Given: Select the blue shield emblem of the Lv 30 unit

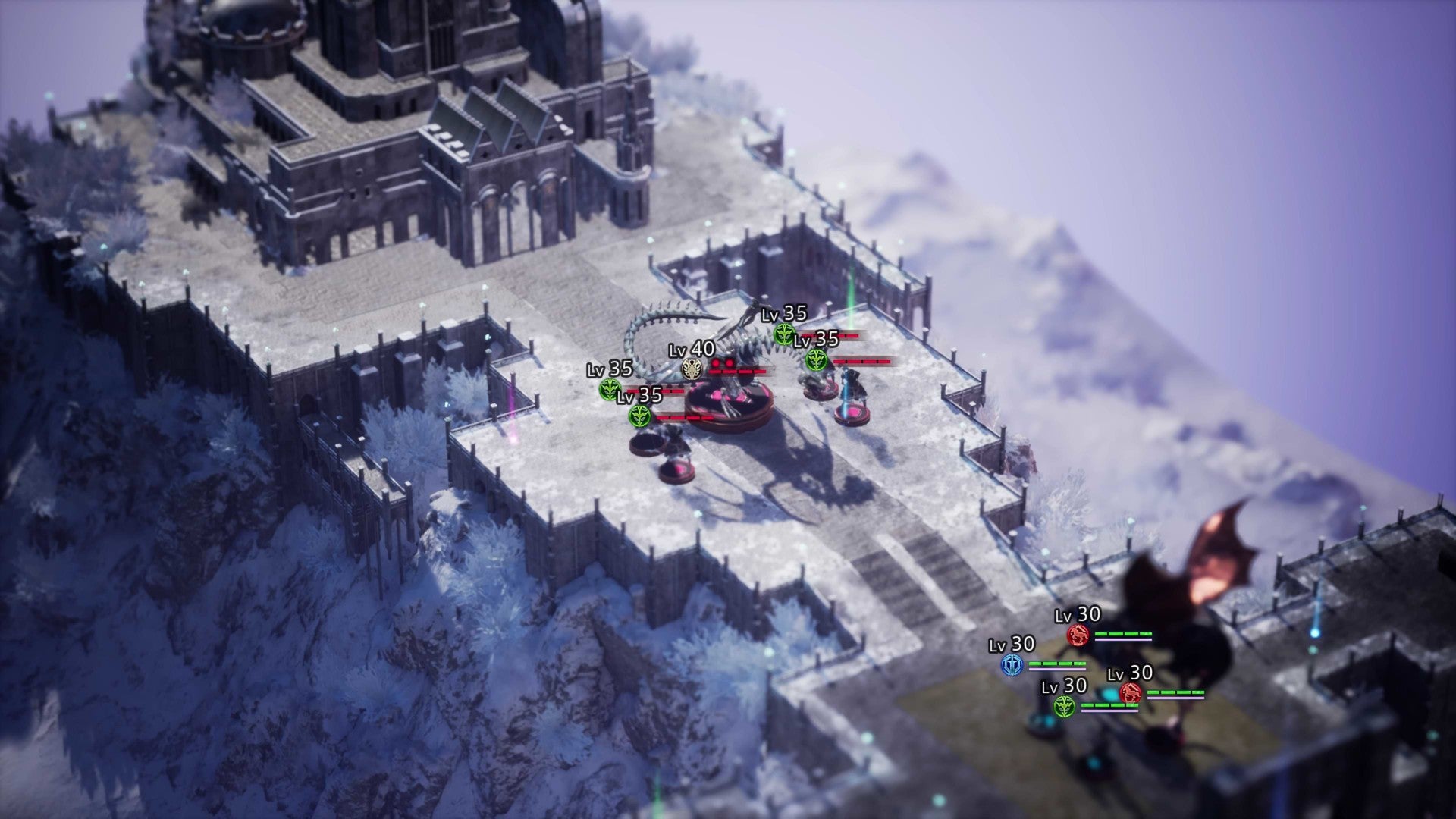Looking at the screenshot, I should click(x=1012, y=664).
